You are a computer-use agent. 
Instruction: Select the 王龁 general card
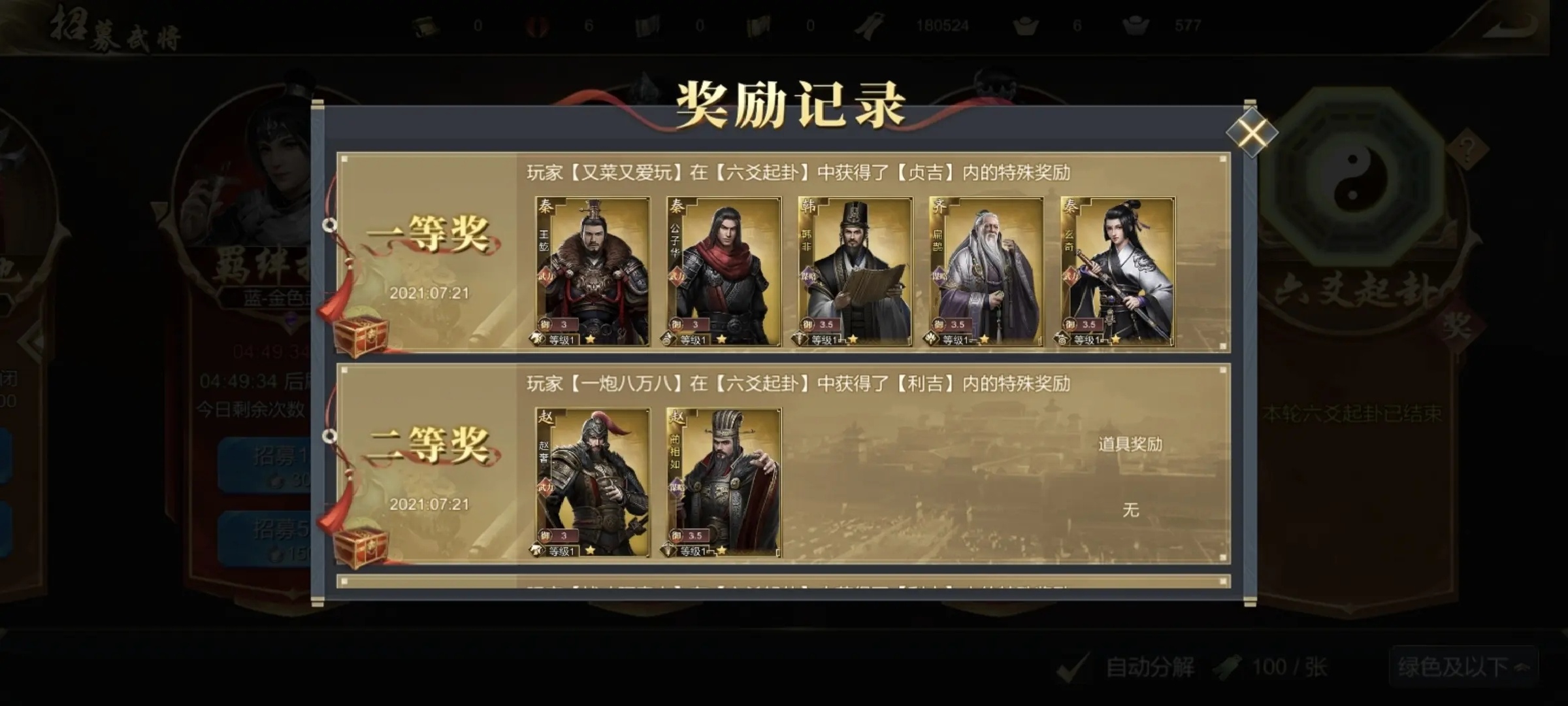[593, 271]
